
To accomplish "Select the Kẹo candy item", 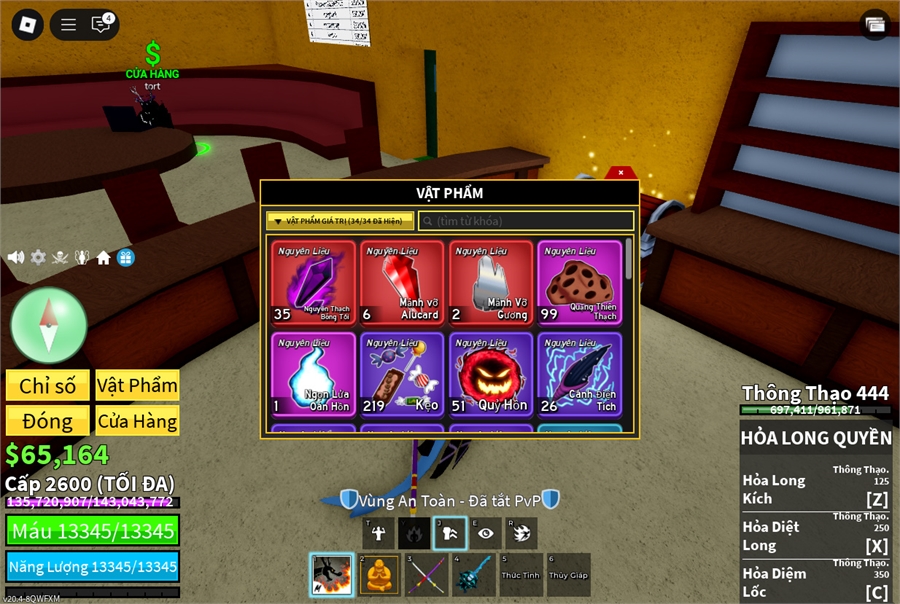I will click(x=402, y=374).
